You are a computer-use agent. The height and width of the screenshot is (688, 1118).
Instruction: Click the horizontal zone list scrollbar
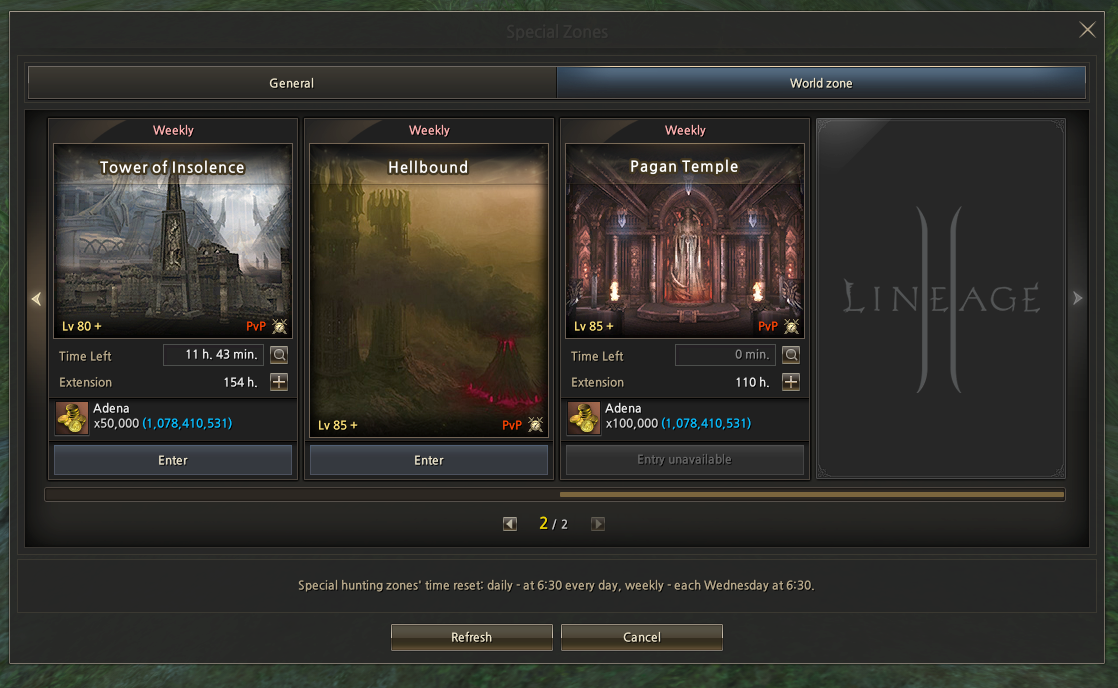(811, 494)
